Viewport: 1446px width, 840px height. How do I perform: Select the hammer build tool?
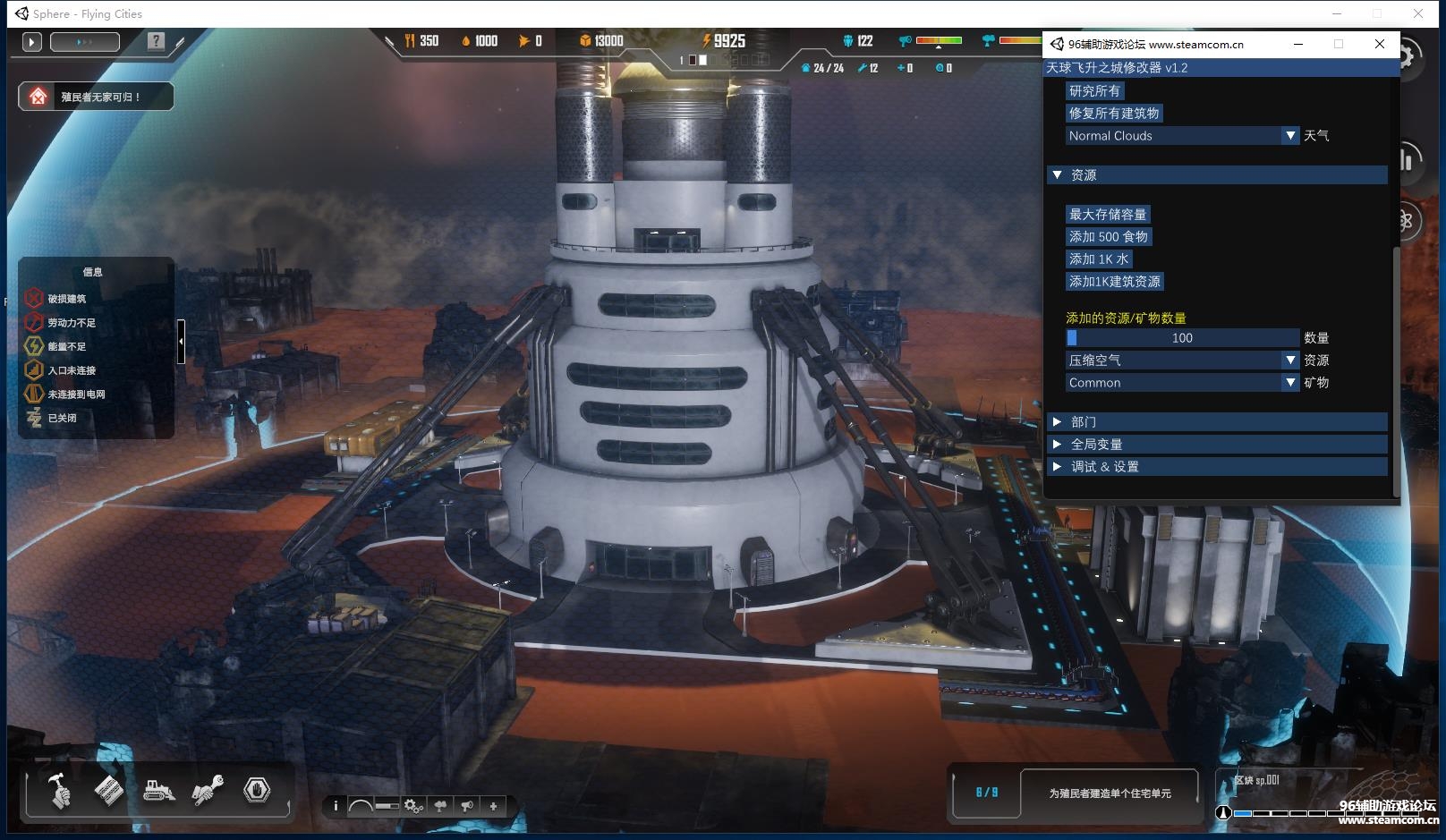click(x=59, y=791)
